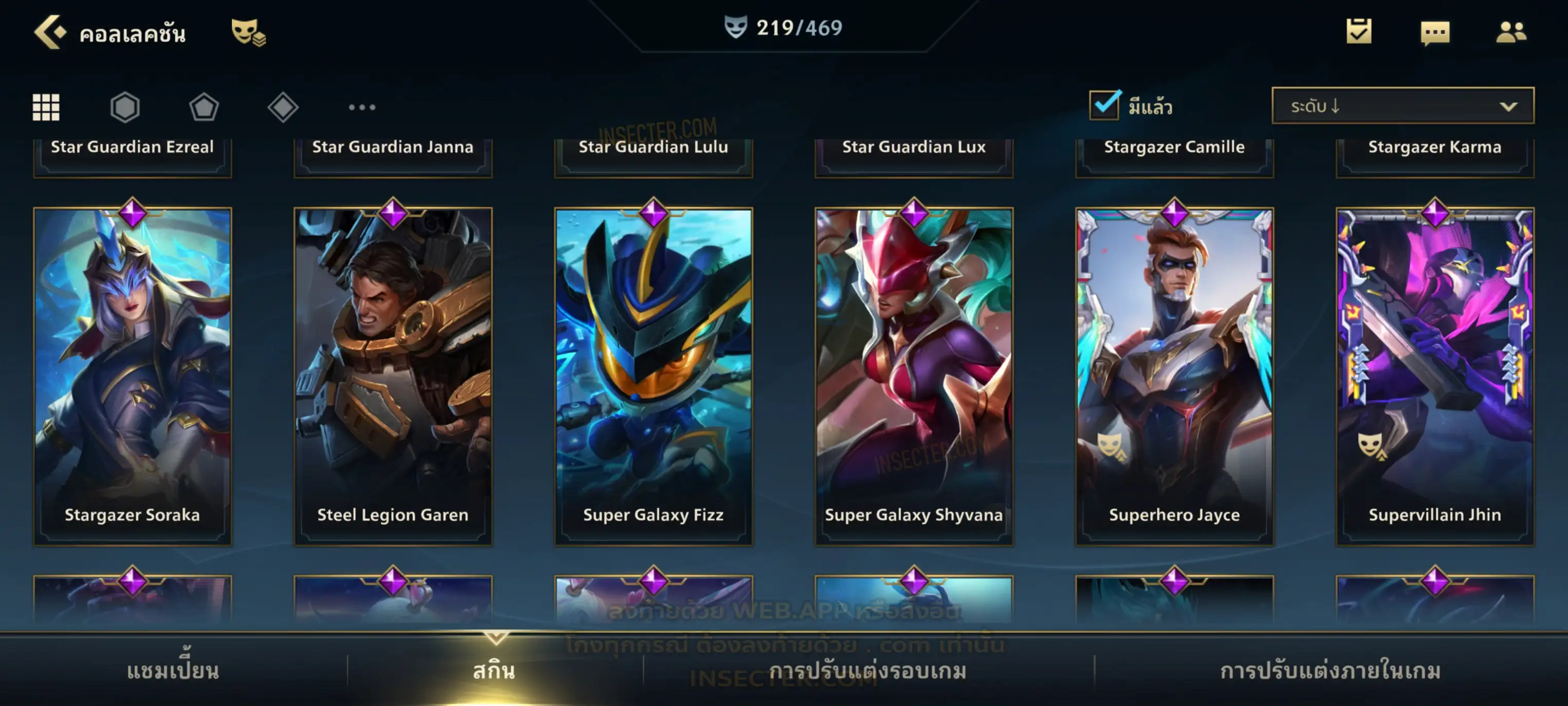Open the friends list icon
The width and height of the screenshot is (1568, 706).
tap(1510, 32)
